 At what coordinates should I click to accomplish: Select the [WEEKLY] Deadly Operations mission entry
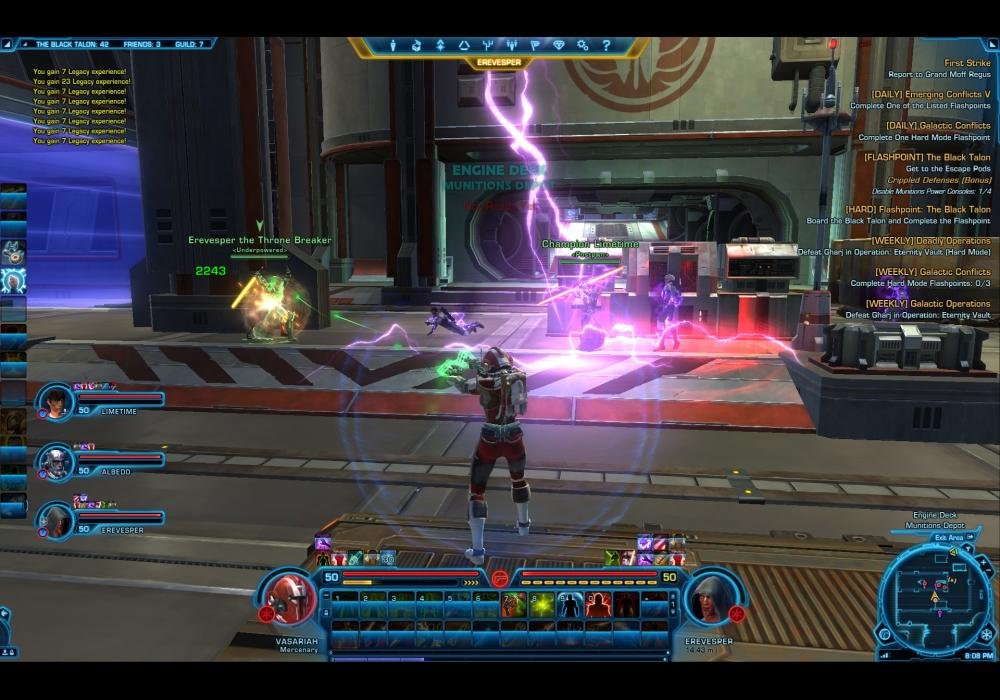click(930, 240)
